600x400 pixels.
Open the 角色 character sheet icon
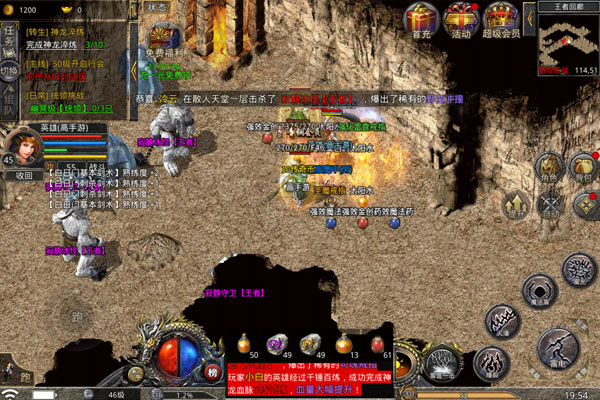[x=548, y=167]
